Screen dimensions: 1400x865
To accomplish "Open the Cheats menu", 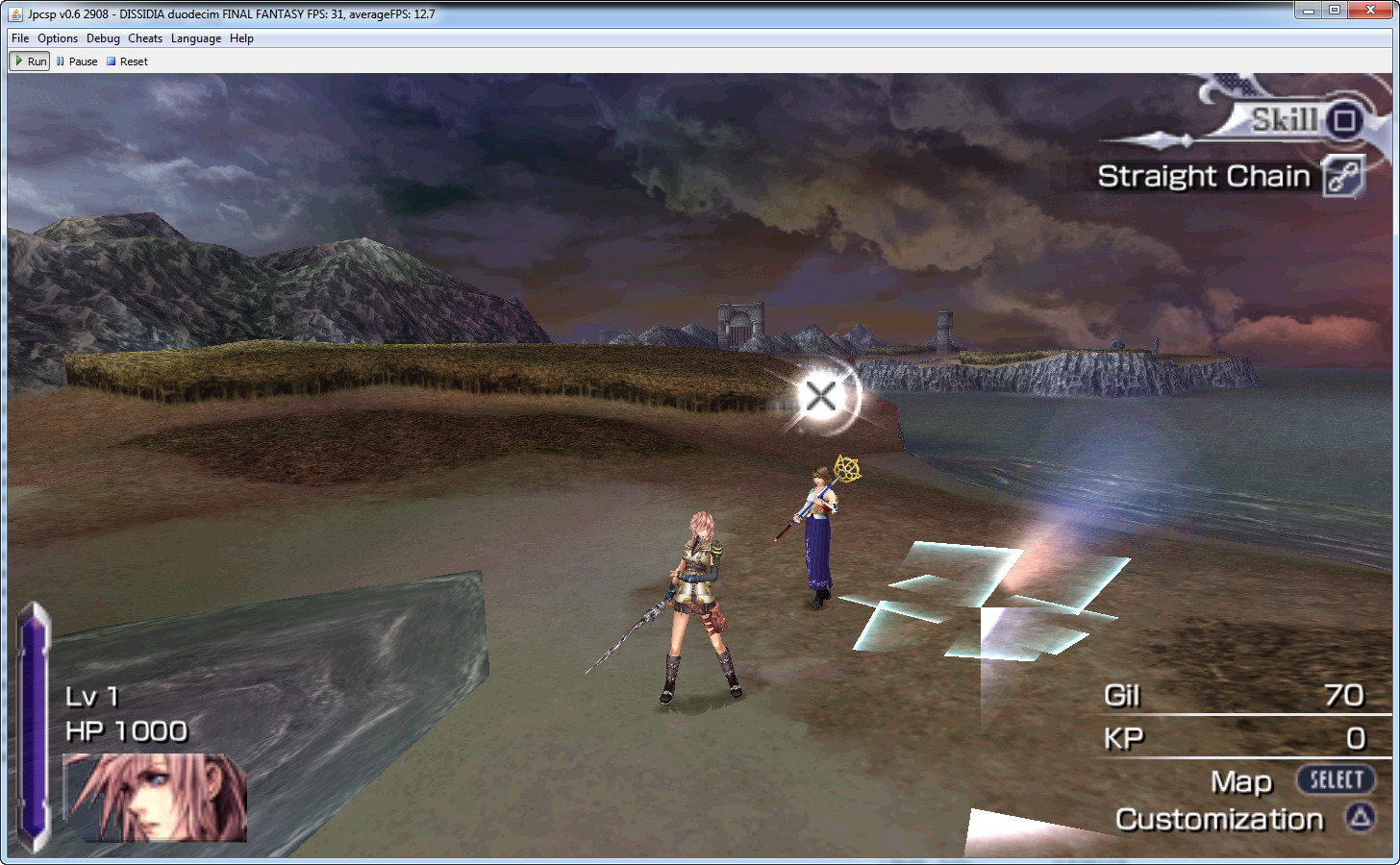I will pos(145,38).
